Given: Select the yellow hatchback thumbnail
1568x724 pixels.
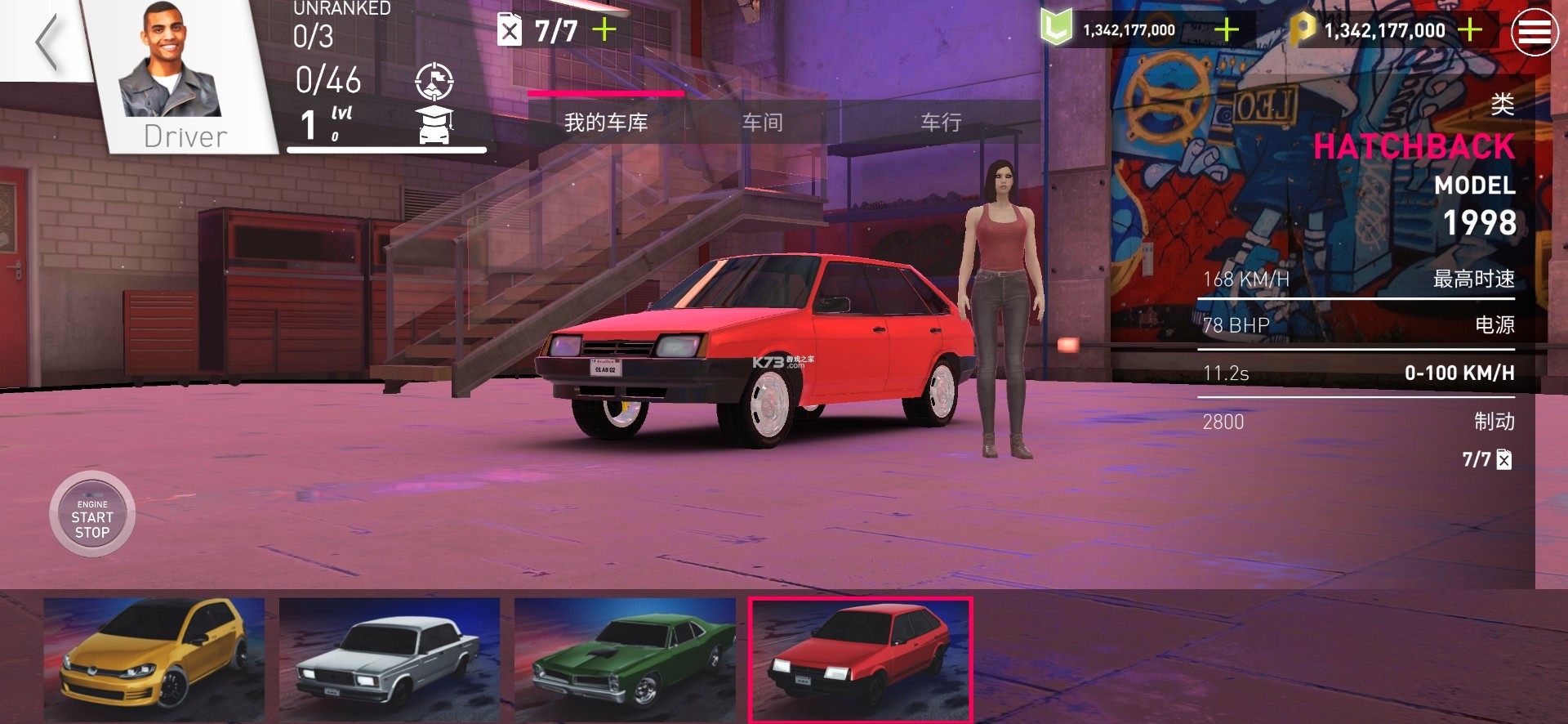Looking at the screenshot, I should pyautogui.click(x=154, y=659).
